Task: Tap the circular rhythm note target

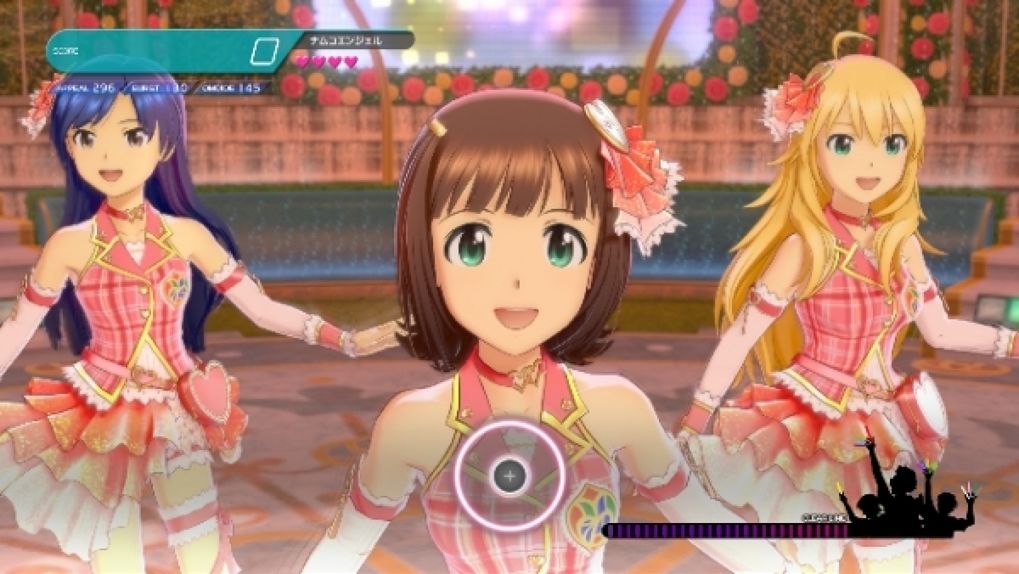Action: (x=509, y=476)
